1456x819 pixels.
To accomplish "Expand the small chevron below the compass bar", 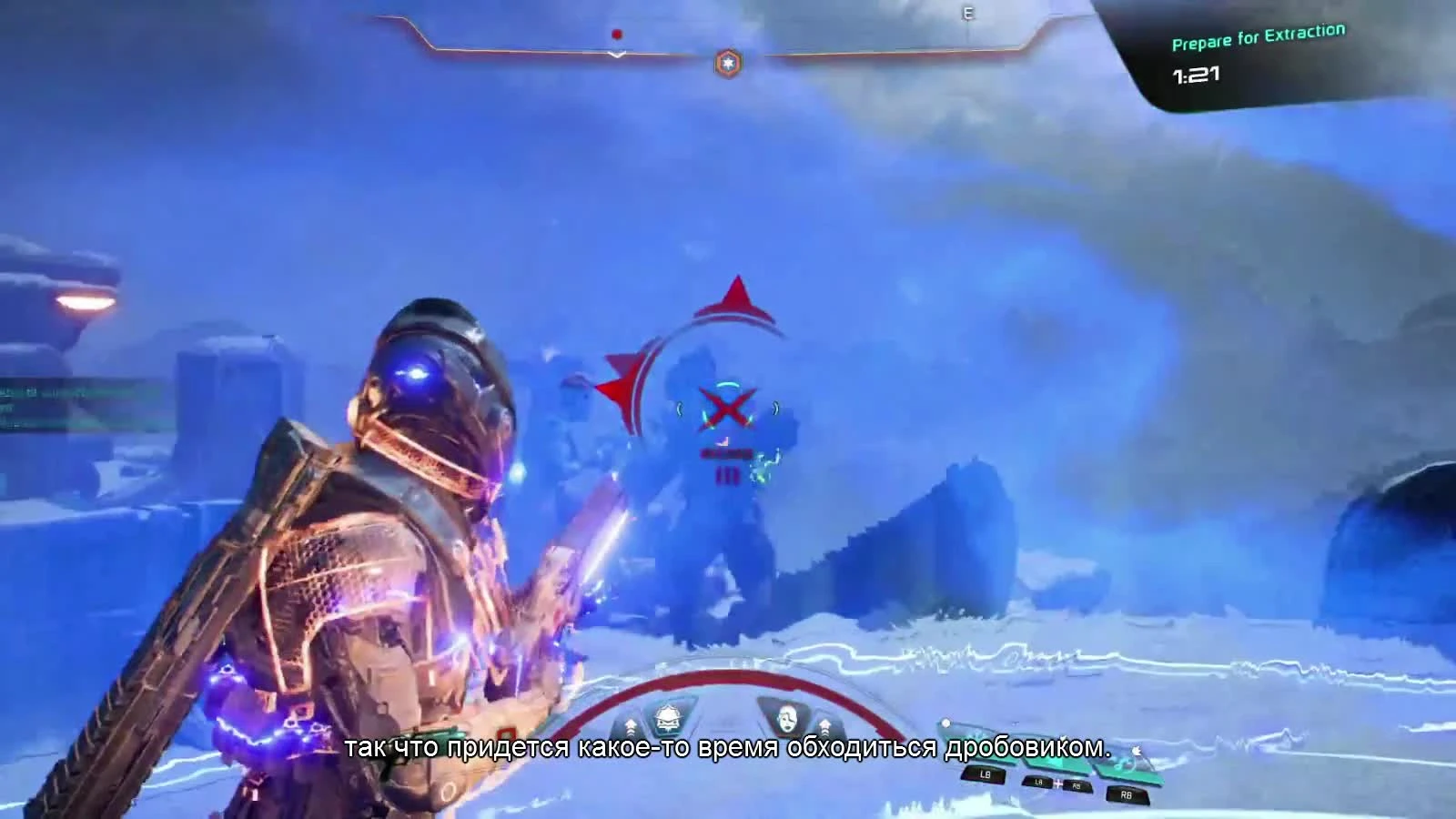I will coord(616,55).
